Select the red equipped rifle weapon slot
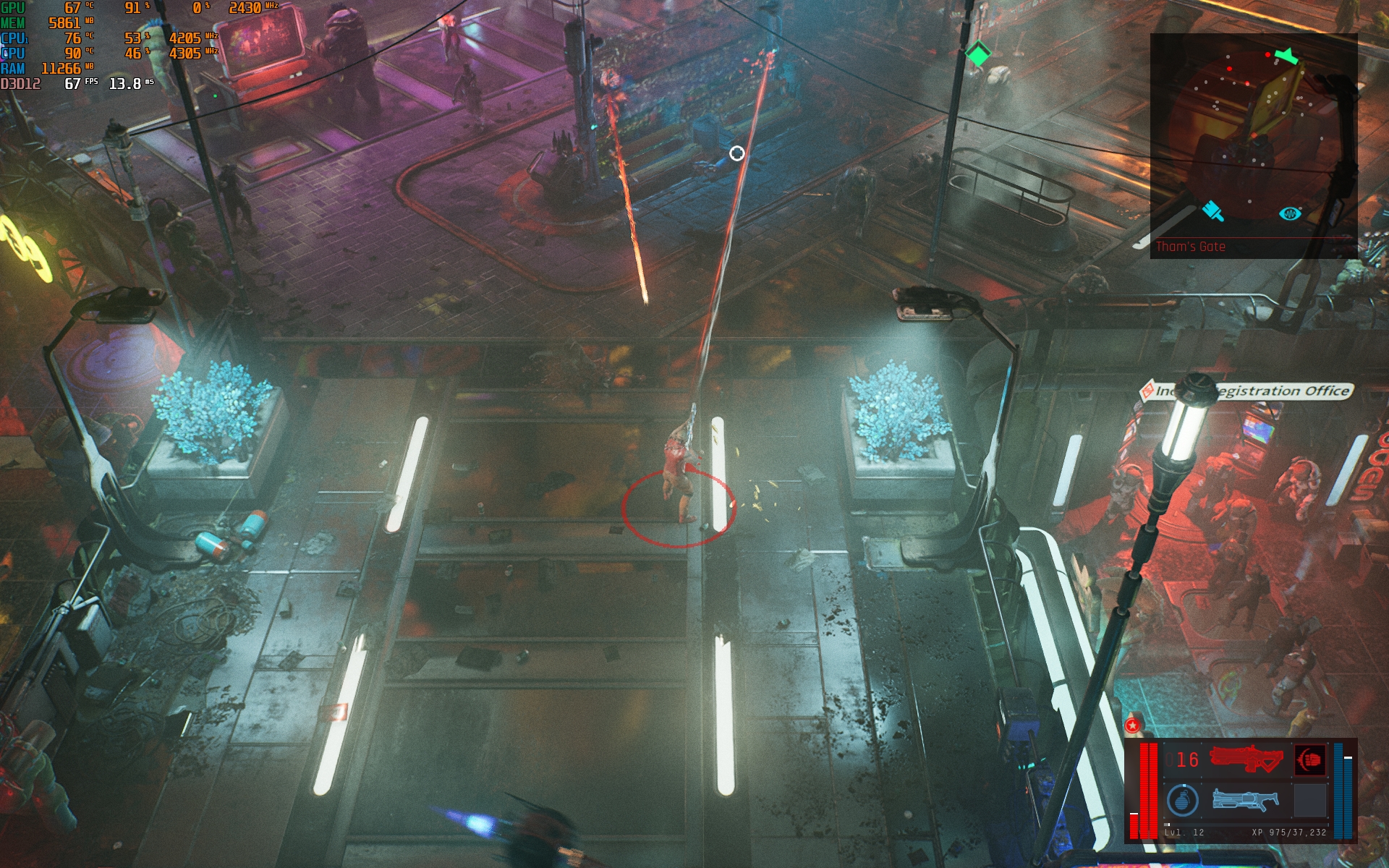Image resolution: width=1389 pixels, height=868 pixels. [1245, 759]
